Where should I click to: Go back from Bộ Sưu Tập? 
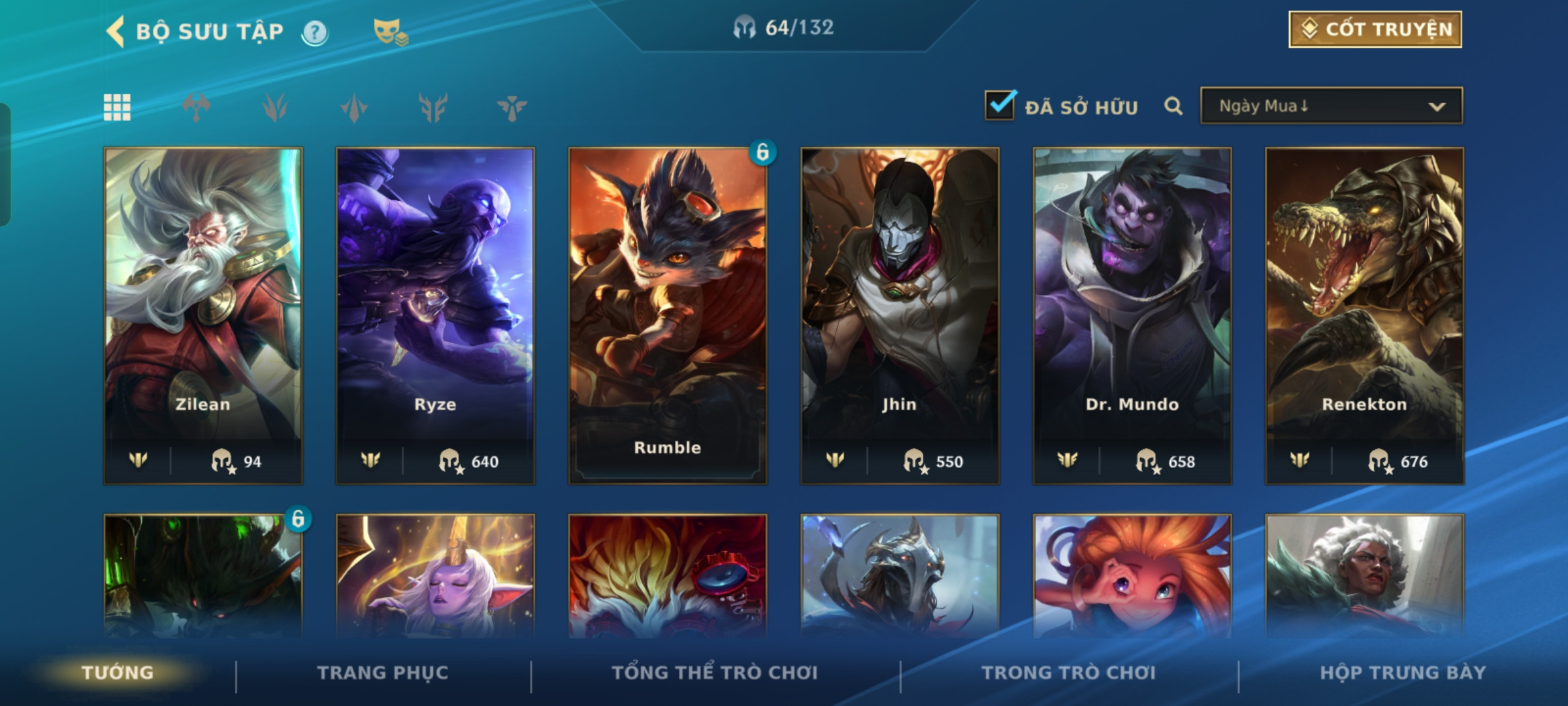(116, 31)
